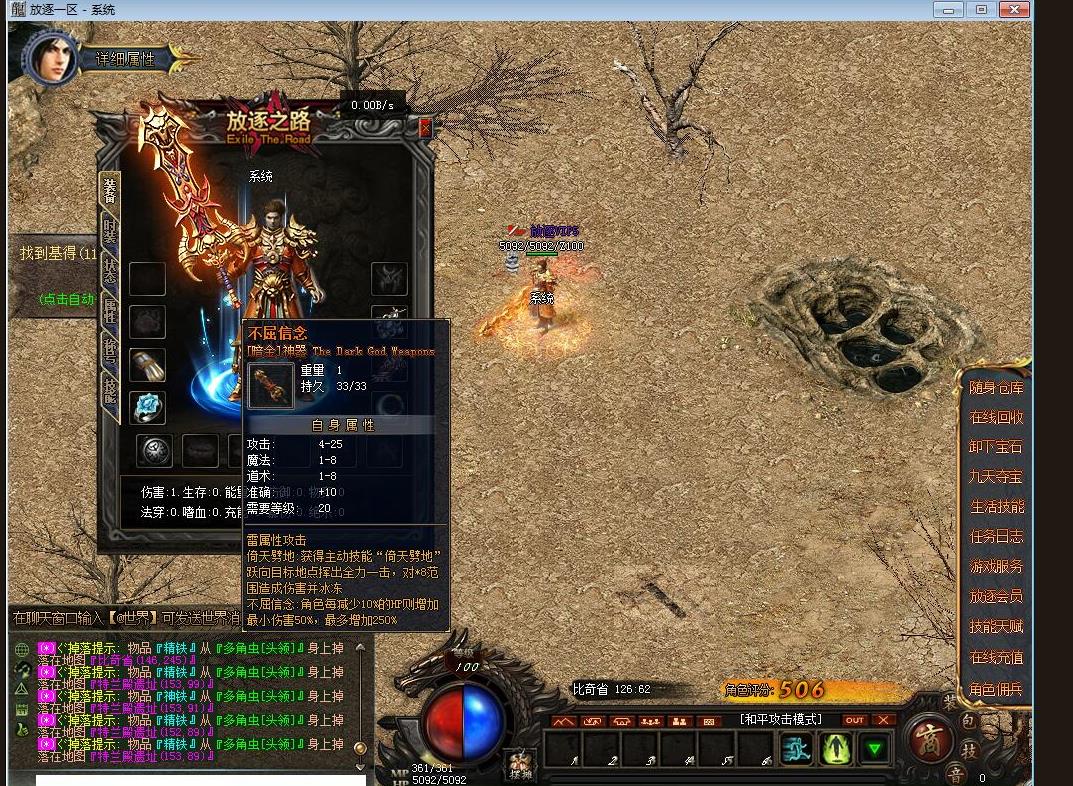Open the 任务日志 quest log
1073x786 pixels.
[995, 537]
